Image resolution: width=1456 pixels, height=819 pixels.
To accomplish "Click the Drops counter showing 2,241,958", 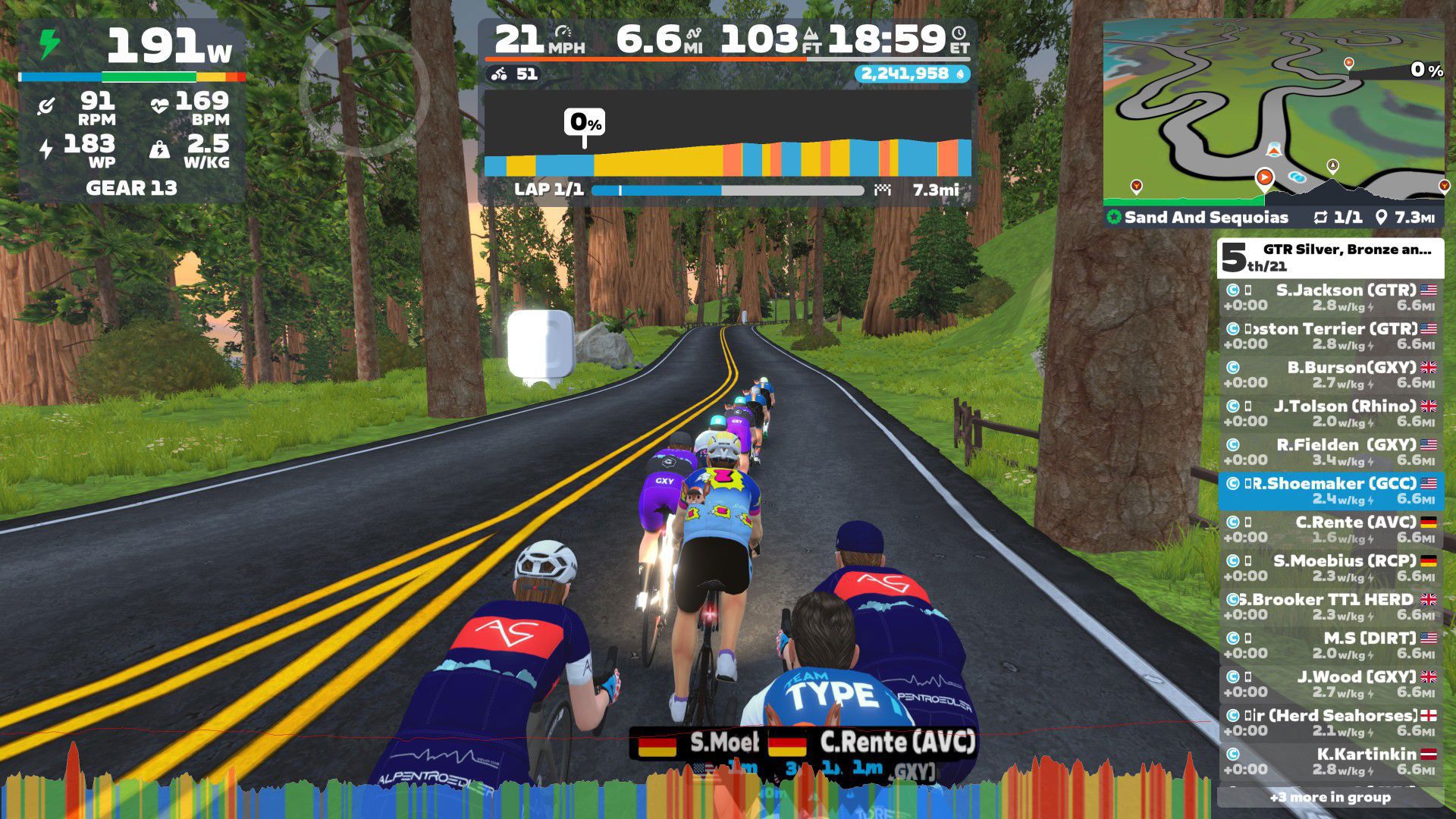I will [x=912, y=74].
